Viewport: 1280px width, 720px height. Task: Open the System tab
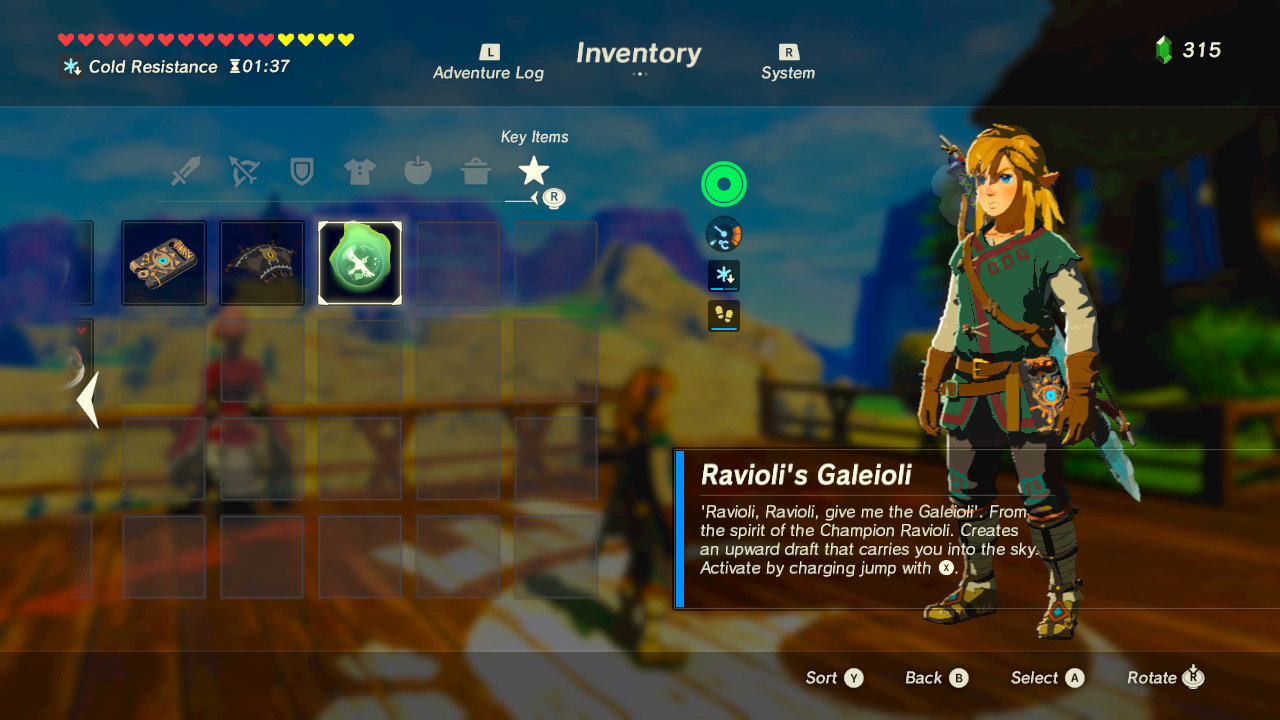pyautogui.click(x=788, y=62)
